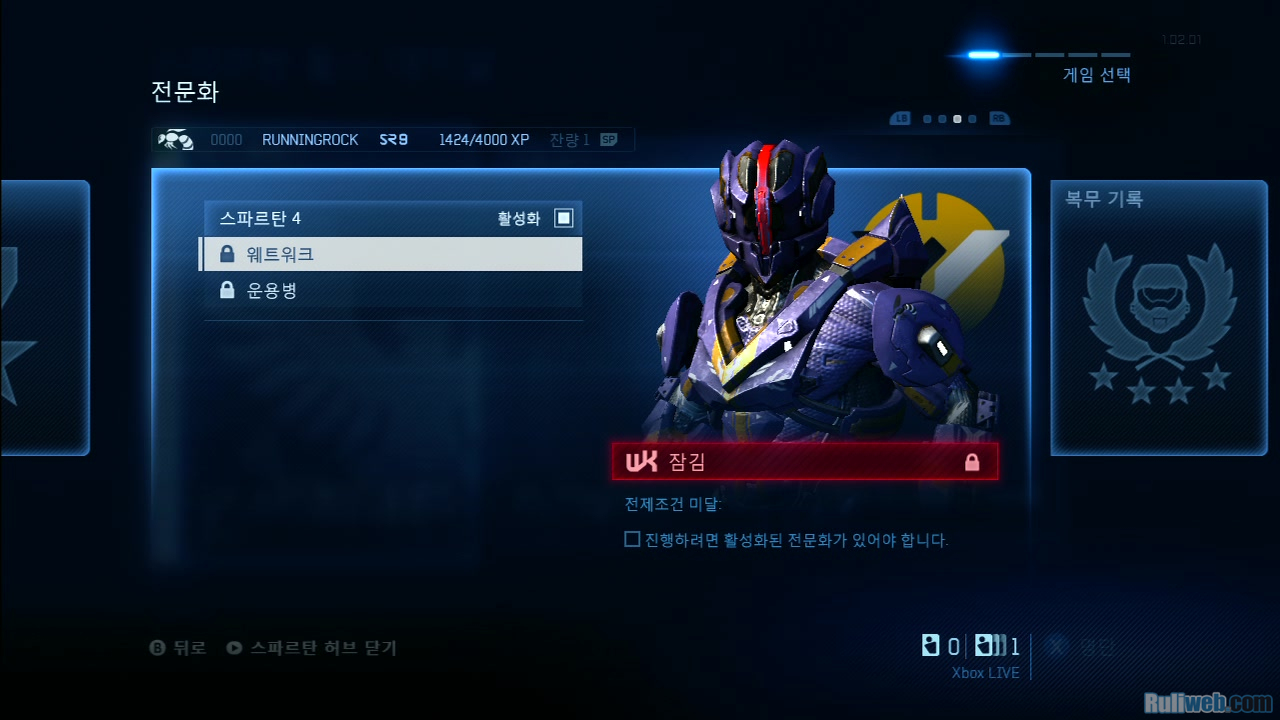The width and height of the screenshot is (1280, 720).
Task: Click the red 잠김 locked banner
Action: coord(804,462)
